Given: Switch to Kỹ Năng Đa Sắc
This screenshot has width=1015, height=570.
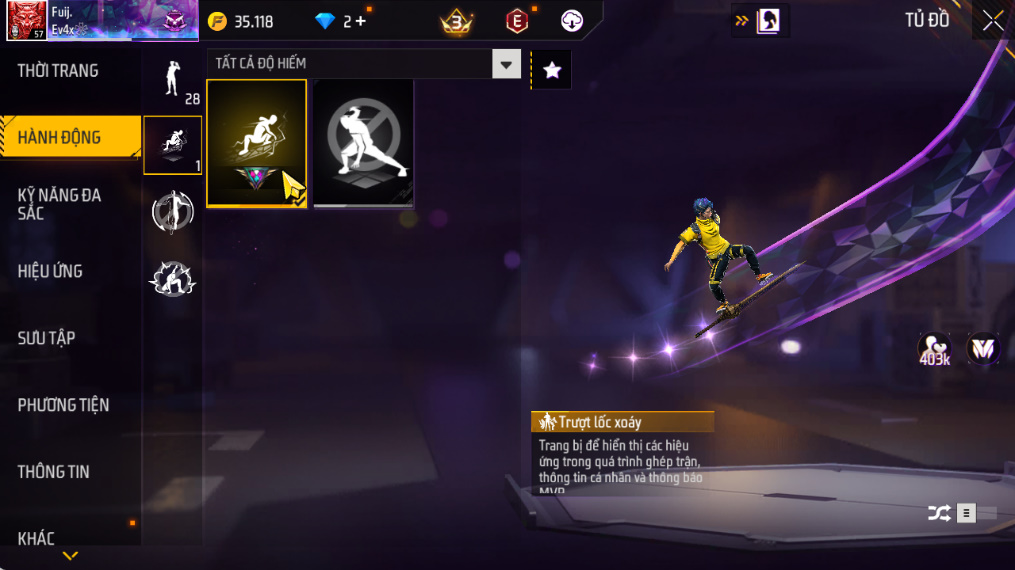Looking at the screenshot, I should [60, 204].
